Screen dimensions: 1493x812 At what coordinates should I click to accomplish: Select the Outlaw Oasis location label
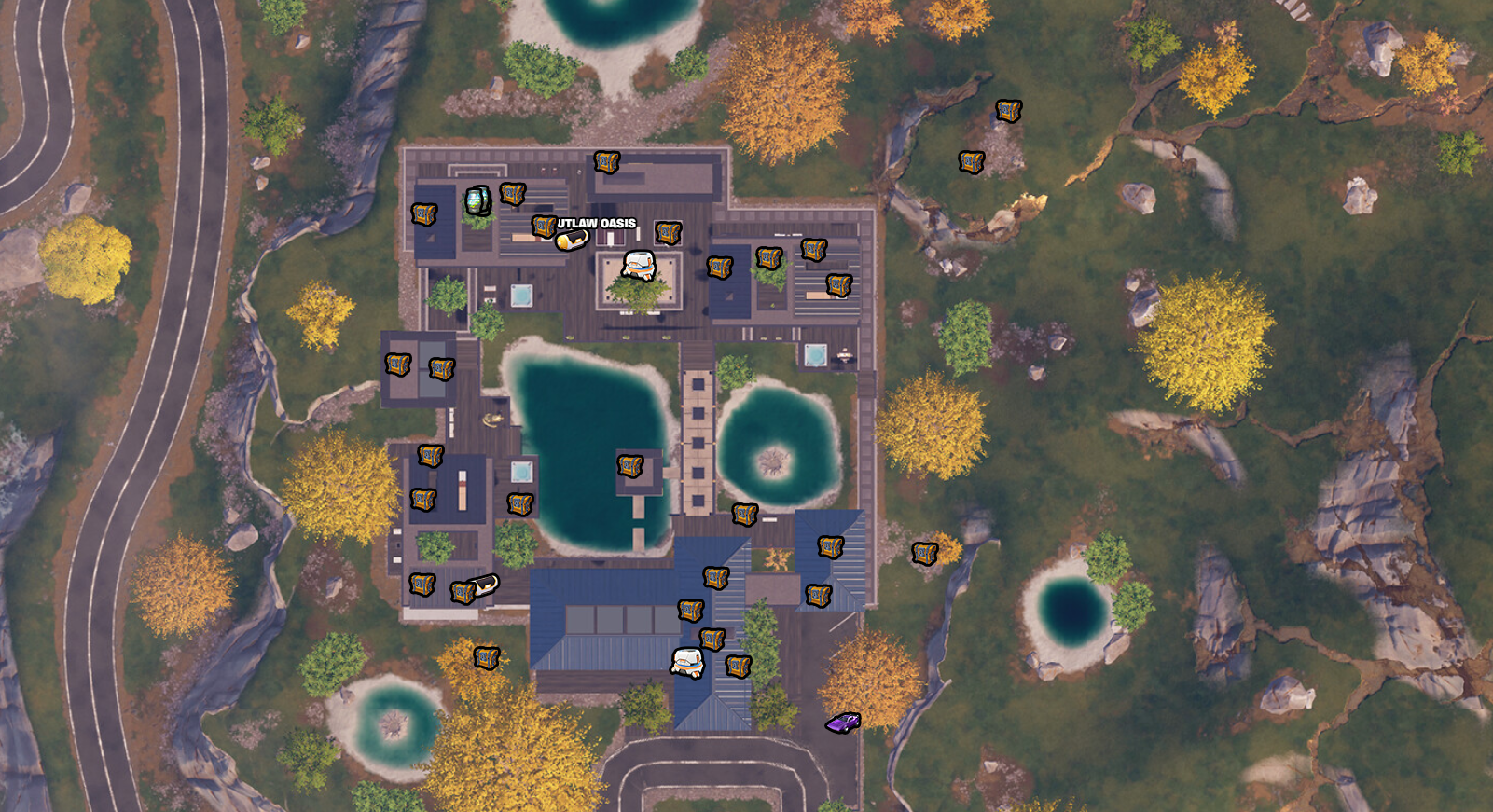coord(597,224)
